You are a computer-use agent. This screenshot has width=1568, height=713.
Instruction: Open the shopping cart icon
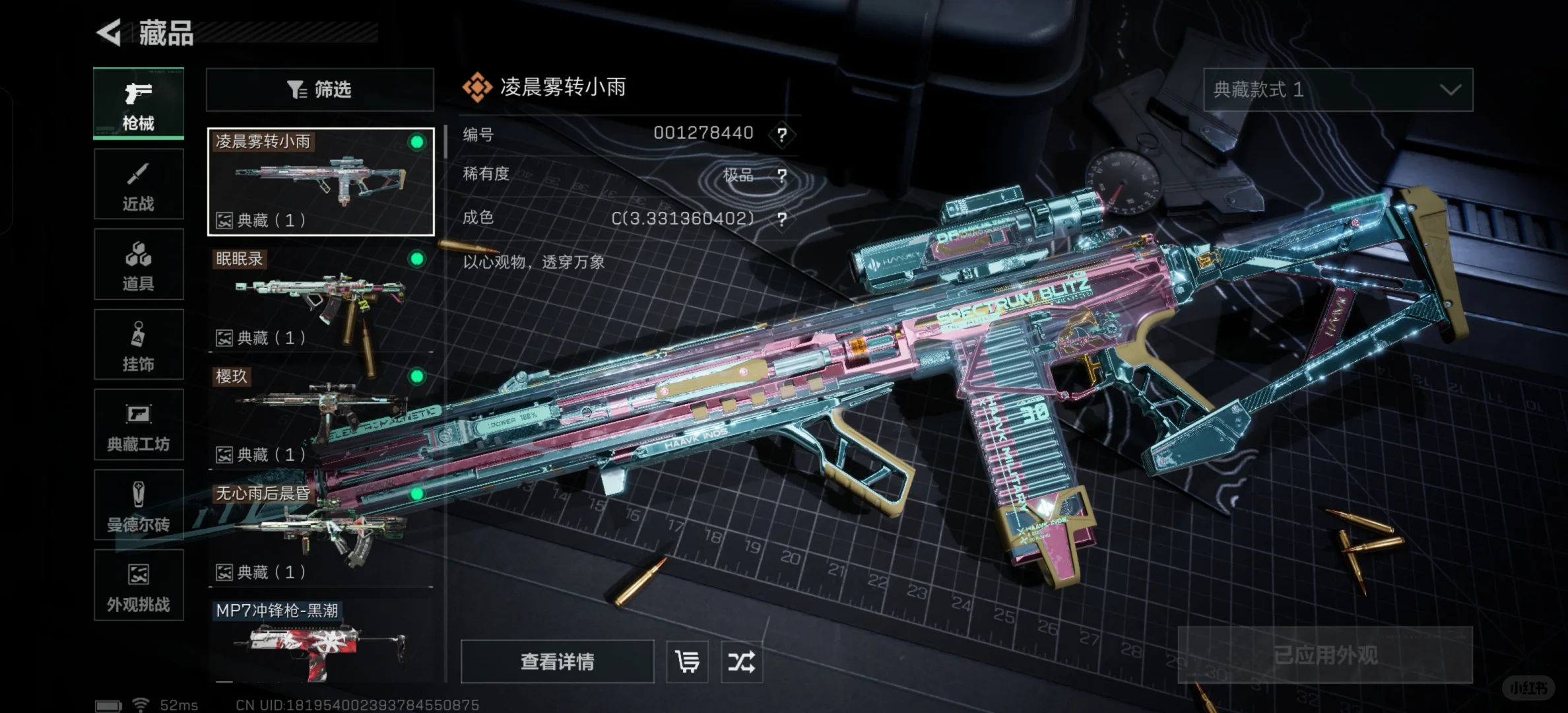pyautogui.click(x=686, y=661)
